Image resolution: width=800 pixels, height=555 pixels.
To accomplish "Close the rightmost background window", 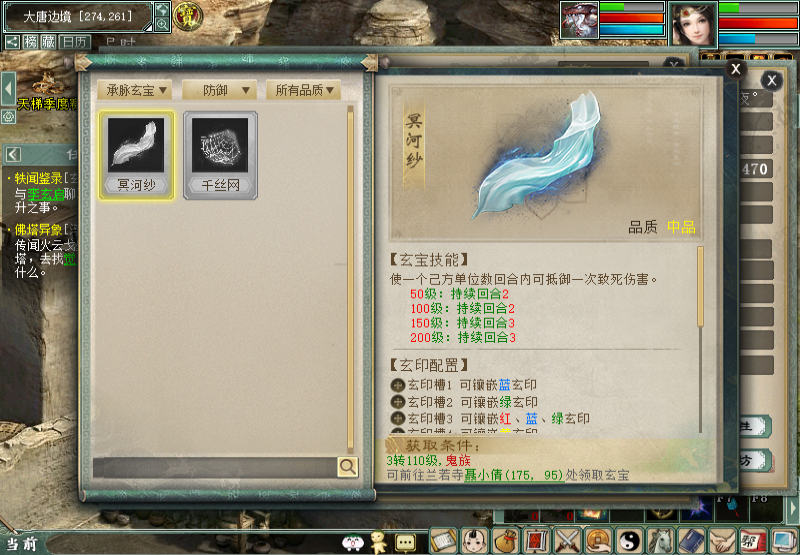I will point(772,80).
